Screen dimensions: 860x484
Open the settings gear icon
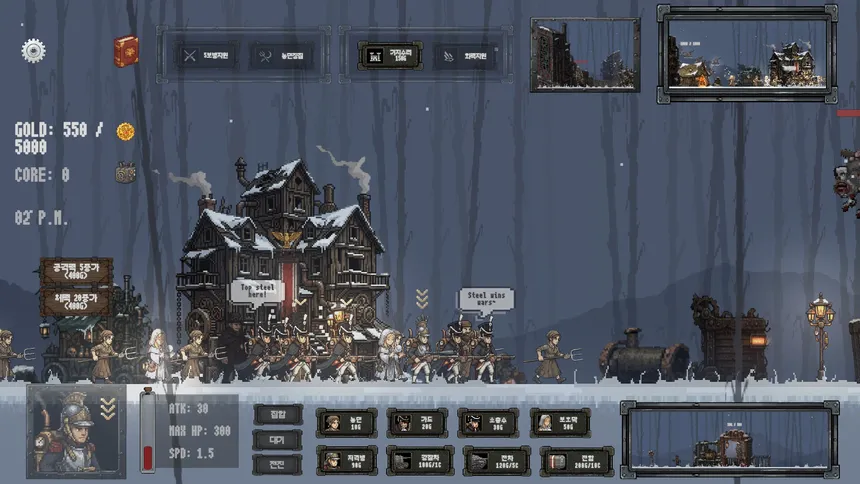coord(34,50)
